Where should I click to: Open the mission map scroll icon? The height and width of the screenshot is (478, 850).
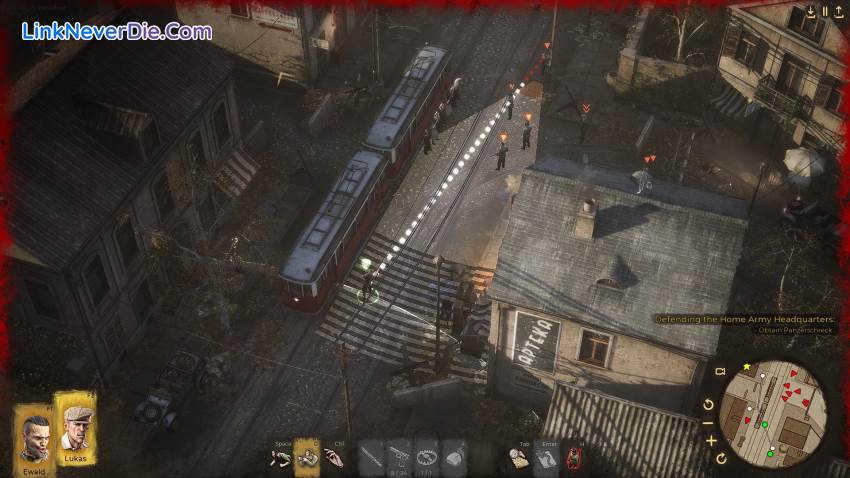coord(518,458)
